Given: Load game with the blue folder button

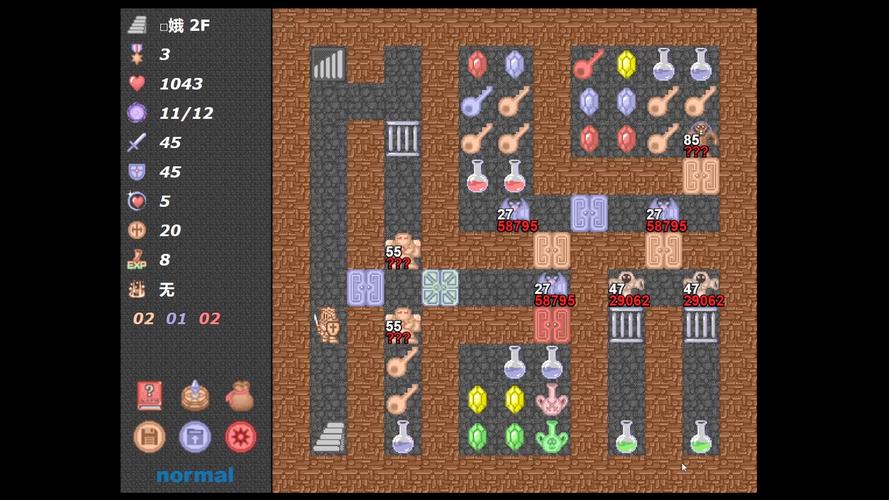Looking at the screenshot, I should click(x=195, y=437).
